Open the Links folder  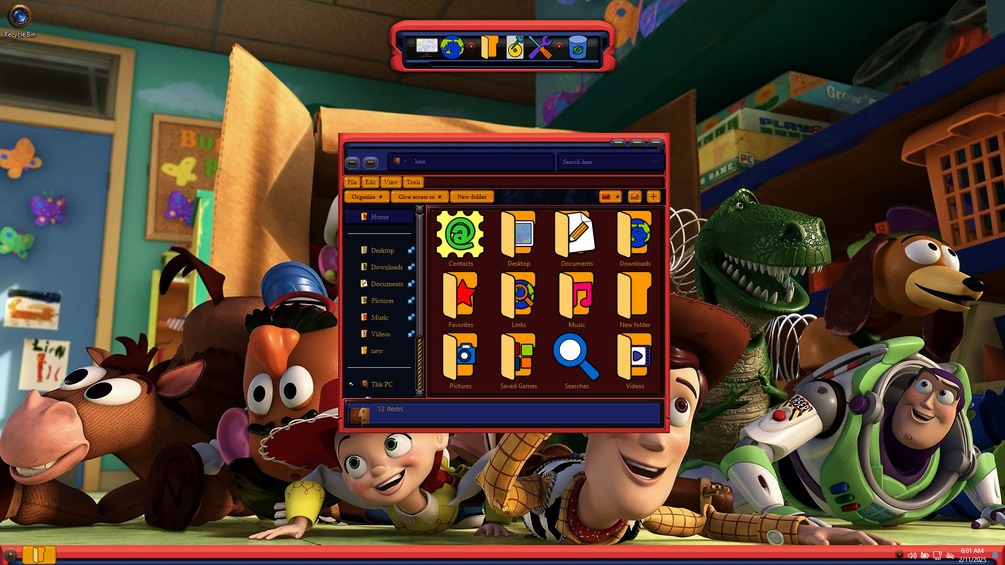point(518,297)
